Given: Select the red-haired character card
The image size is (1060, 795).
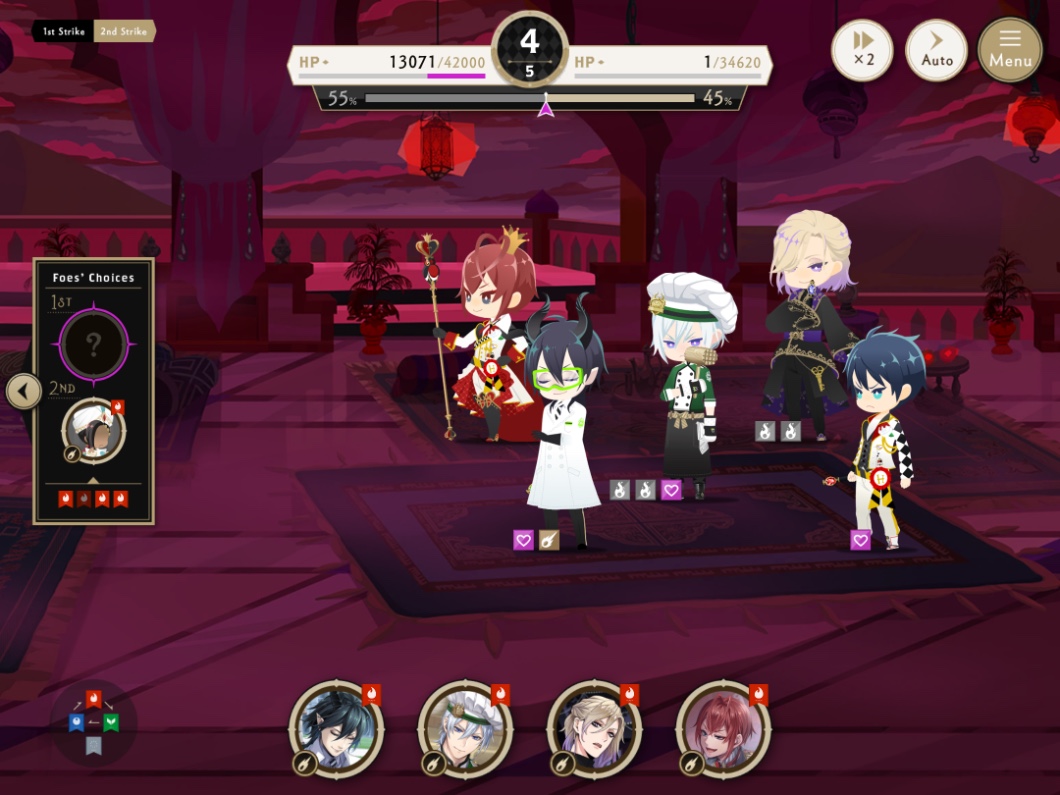Looking at the screenshot, I should (x=723, y=729).
